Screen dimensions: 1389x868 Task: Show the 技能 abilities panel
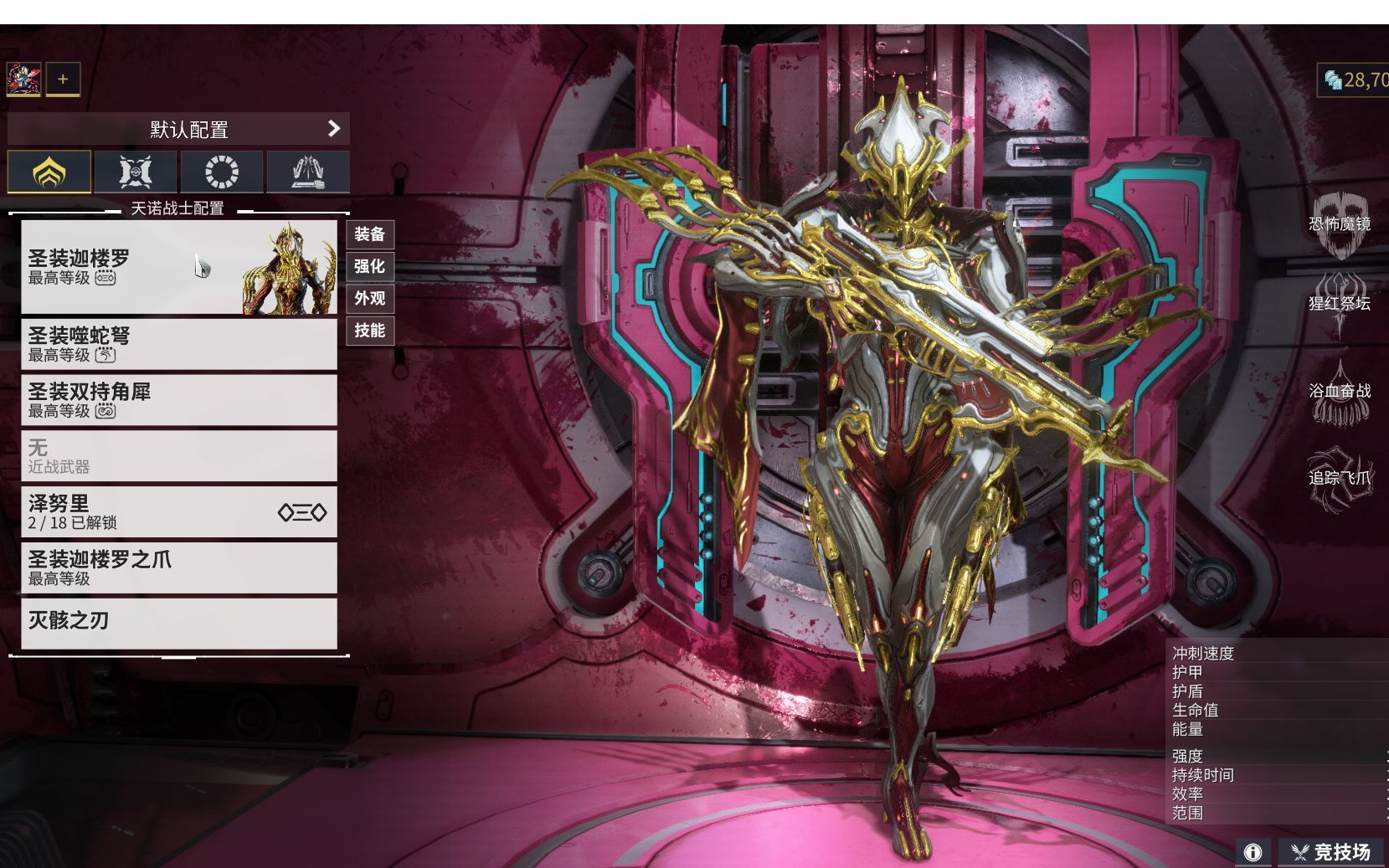click(369, 331)
